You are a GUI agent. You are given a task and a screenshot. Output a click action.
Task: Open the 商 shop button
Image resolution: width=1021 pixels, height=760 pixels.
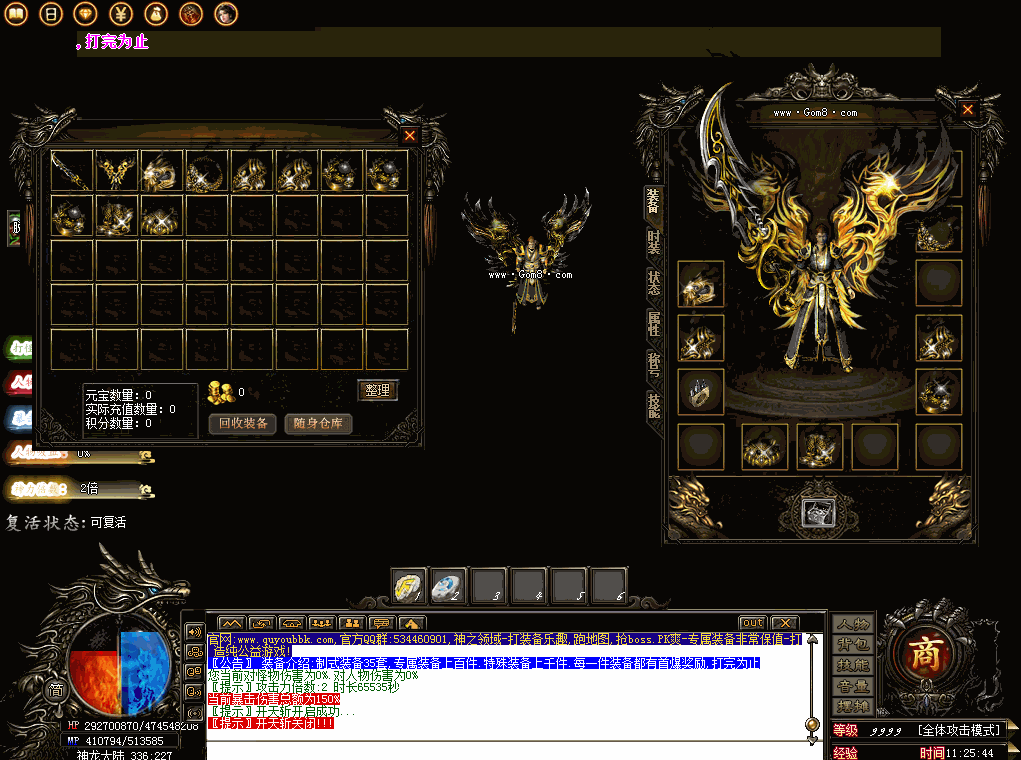coord(921,654)
